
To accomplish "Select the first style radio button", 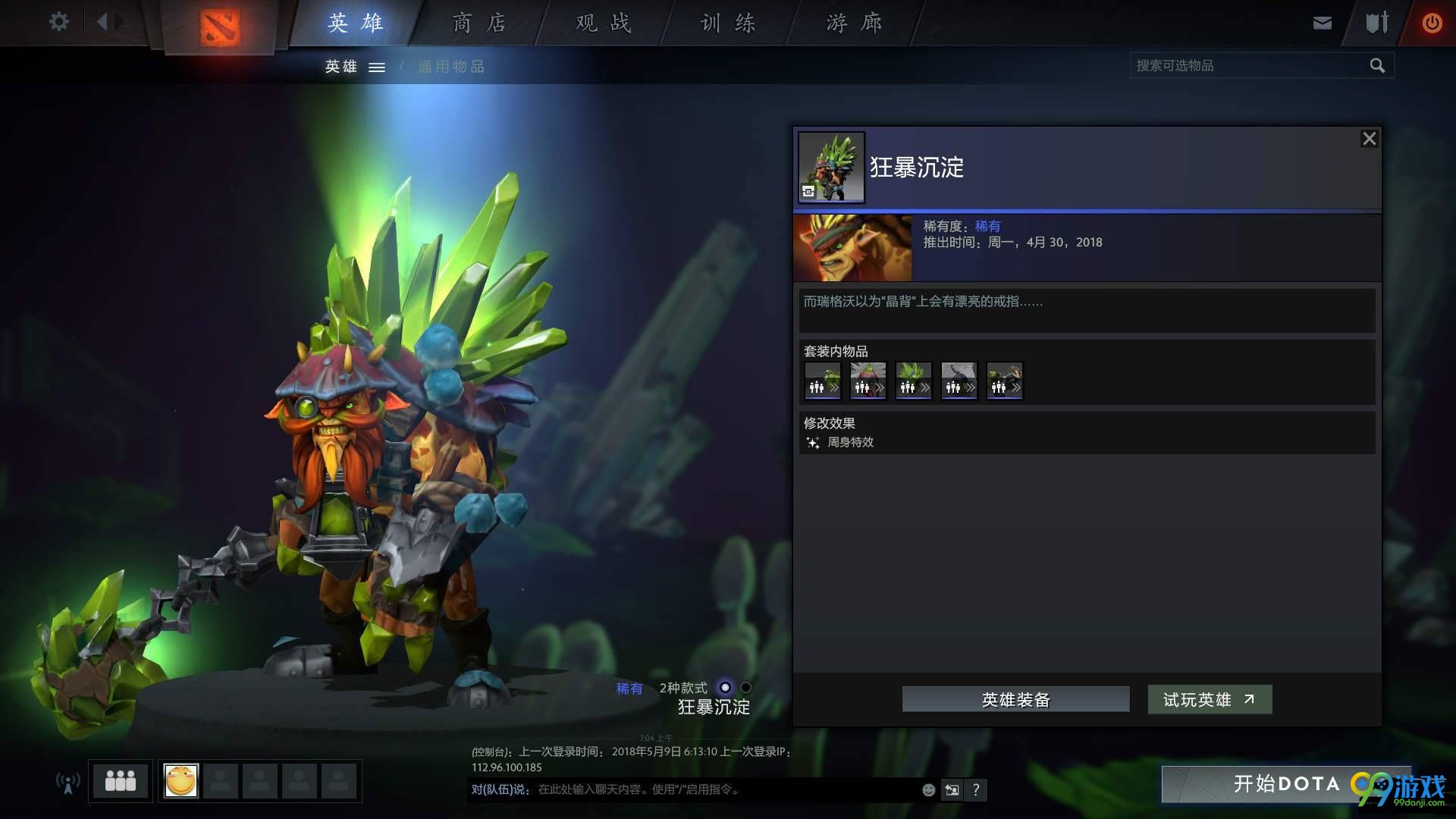I will [x=726, y=688].
